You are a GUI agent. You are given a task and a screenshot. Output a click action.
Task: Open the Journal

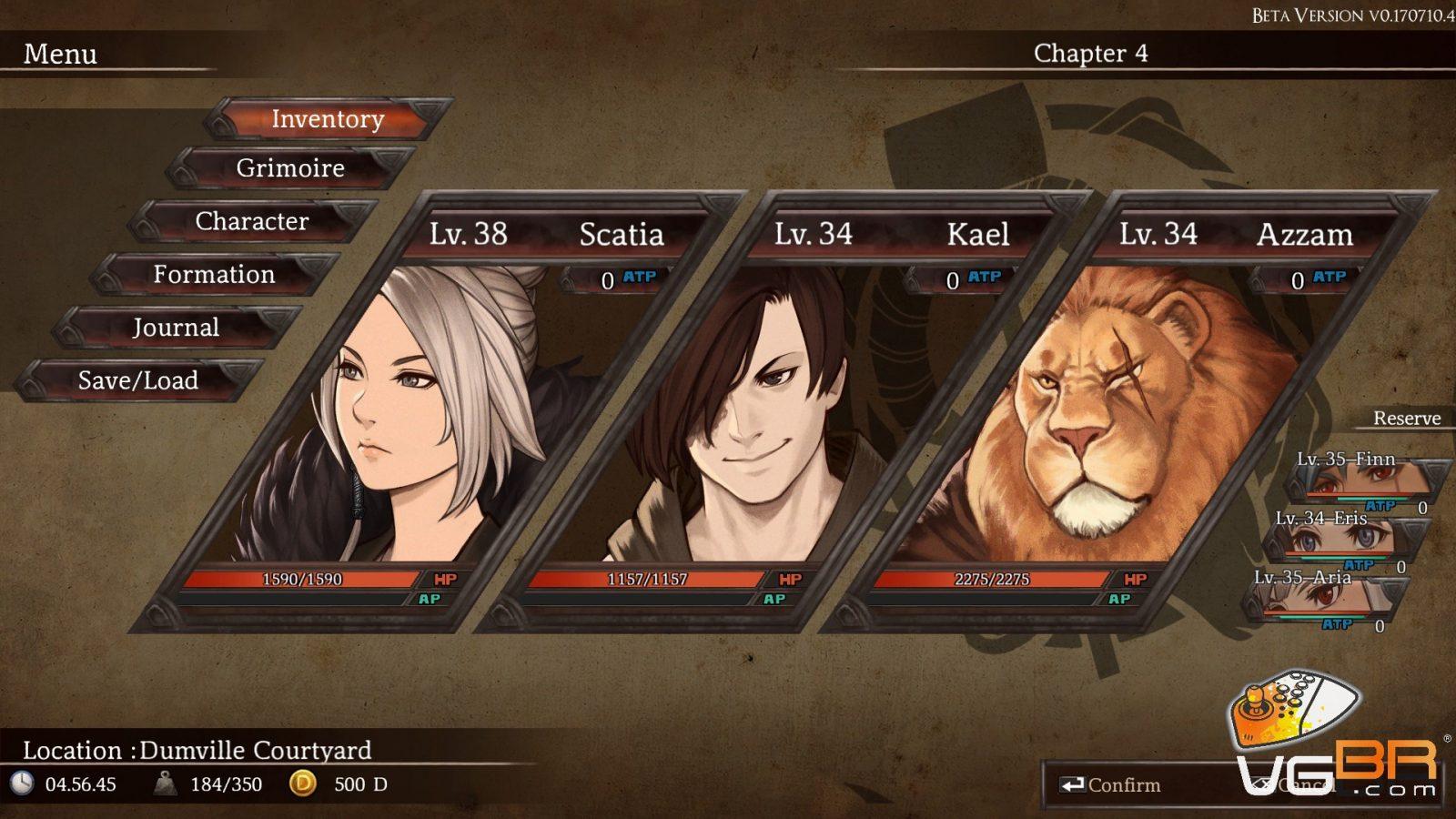(176, 328)
